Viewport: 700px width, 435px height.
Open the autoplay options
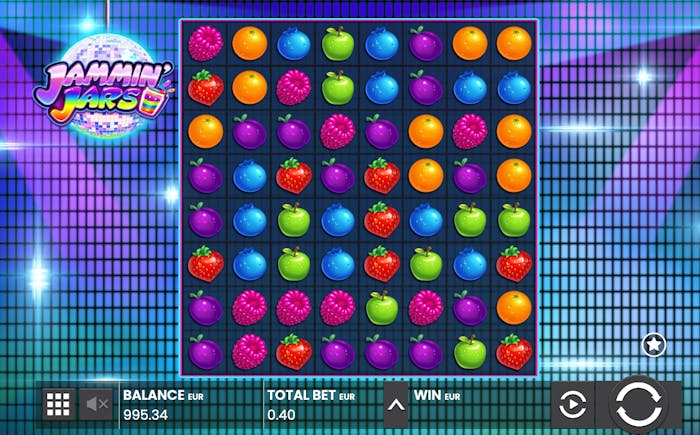tap(572, 405)
